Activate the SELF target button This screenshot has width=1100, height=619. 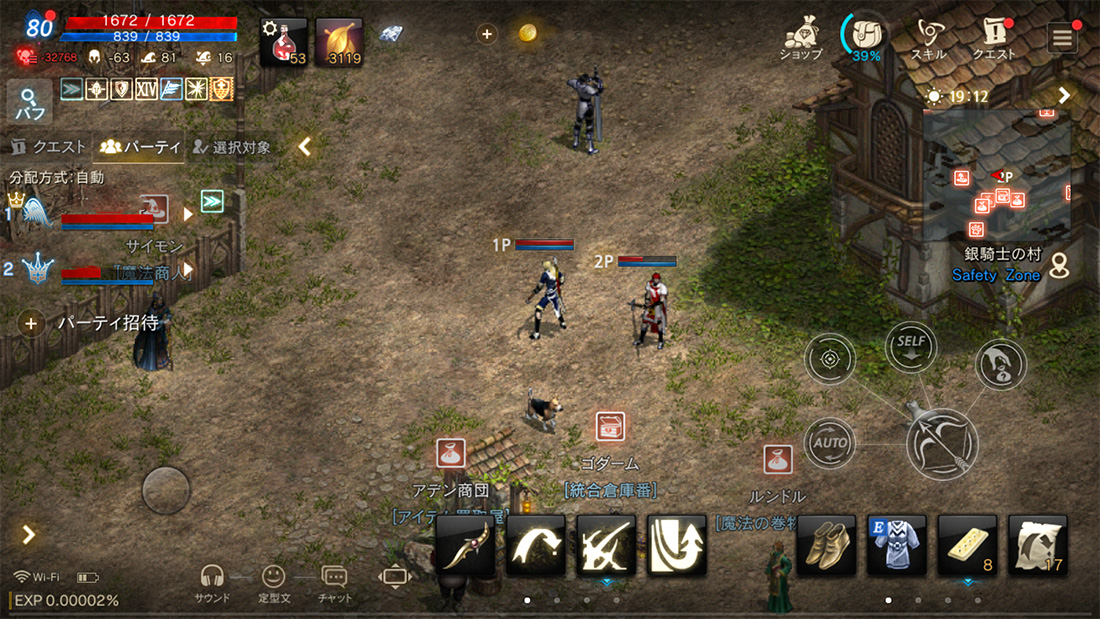tap(911, 346)
